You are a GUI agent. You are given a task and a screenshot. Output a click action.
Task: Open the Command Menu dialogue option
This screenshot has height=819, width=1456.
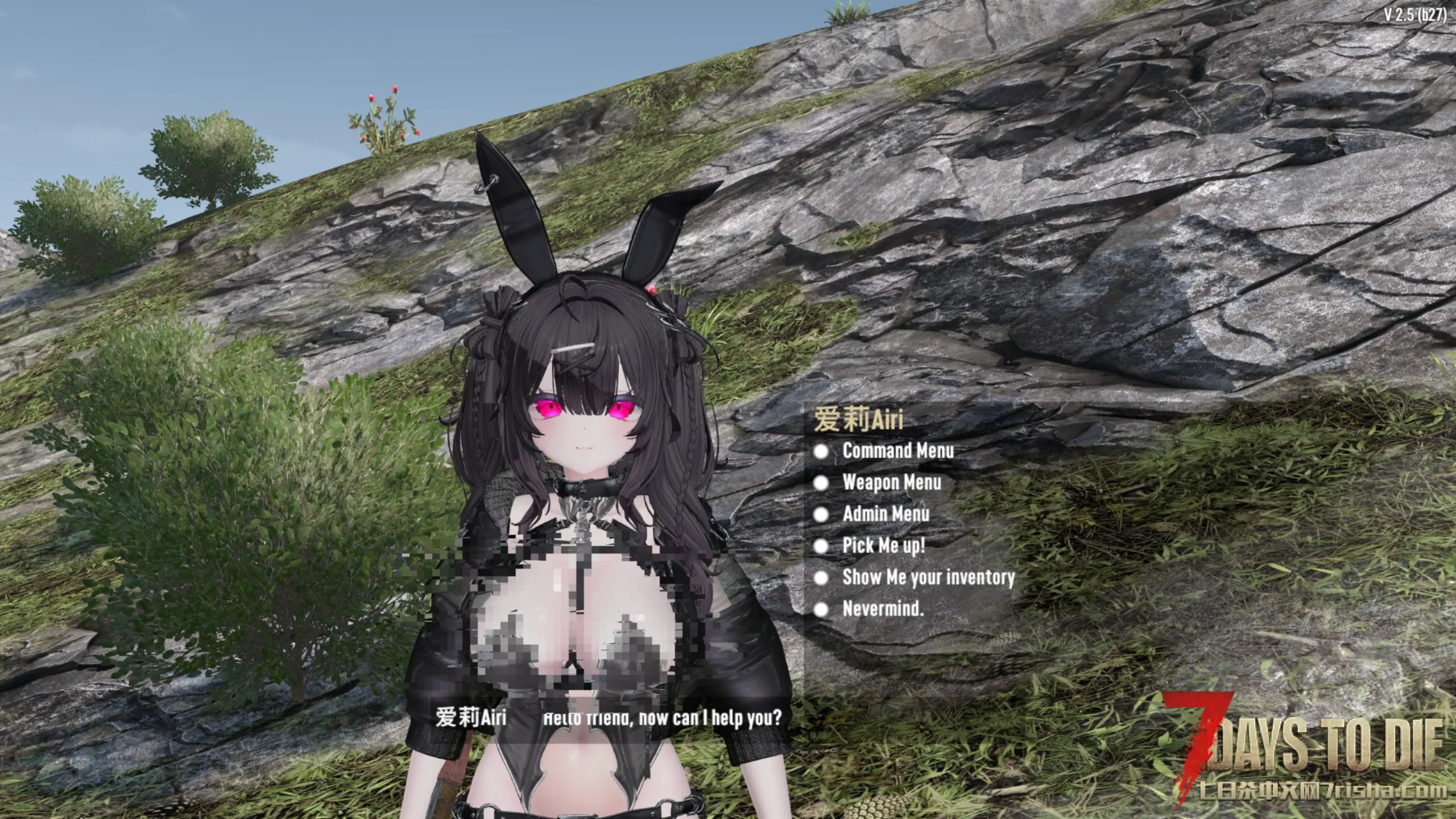pos(897,451)
